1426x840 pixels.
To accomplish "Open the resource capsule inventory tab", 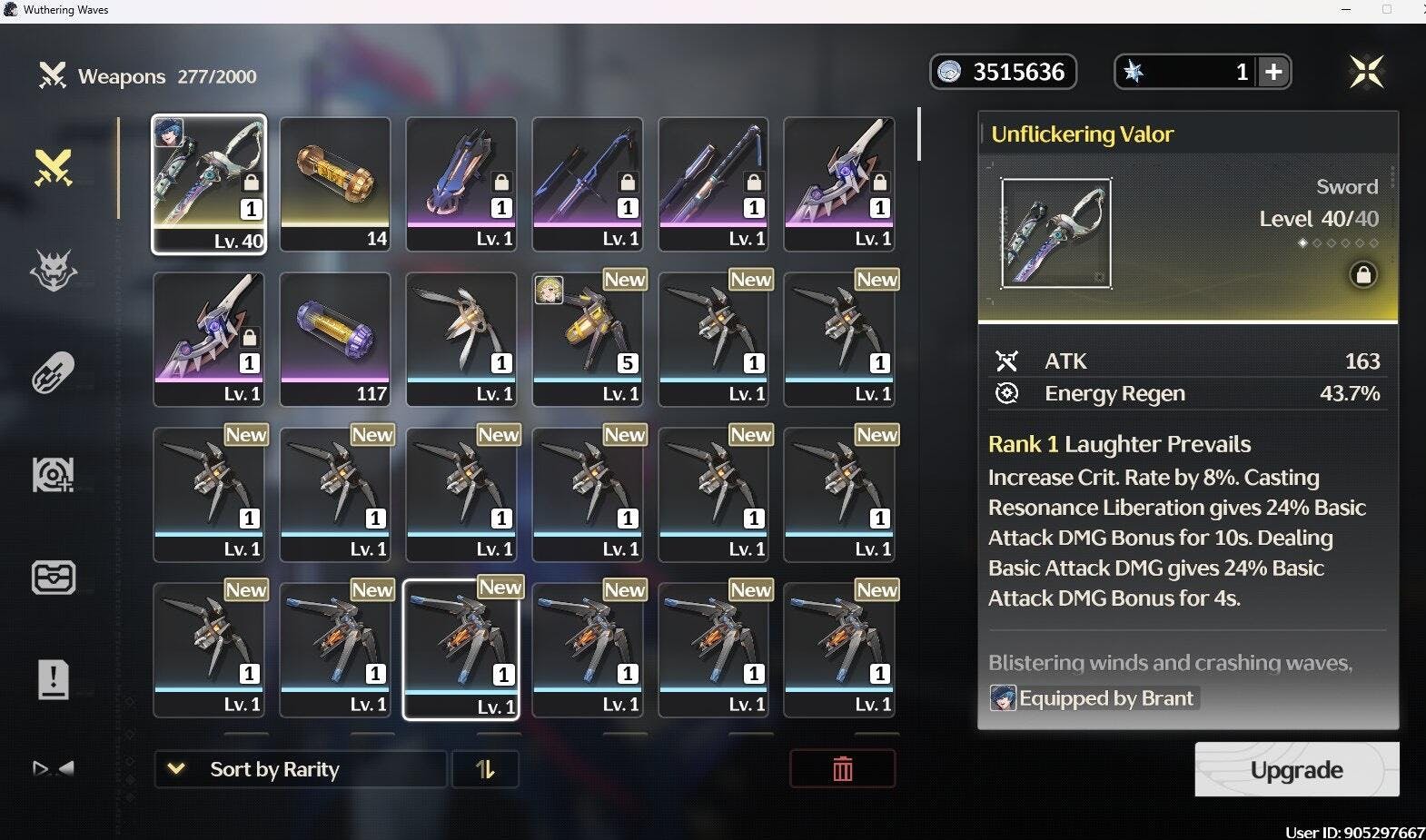I will coord(54,372).
